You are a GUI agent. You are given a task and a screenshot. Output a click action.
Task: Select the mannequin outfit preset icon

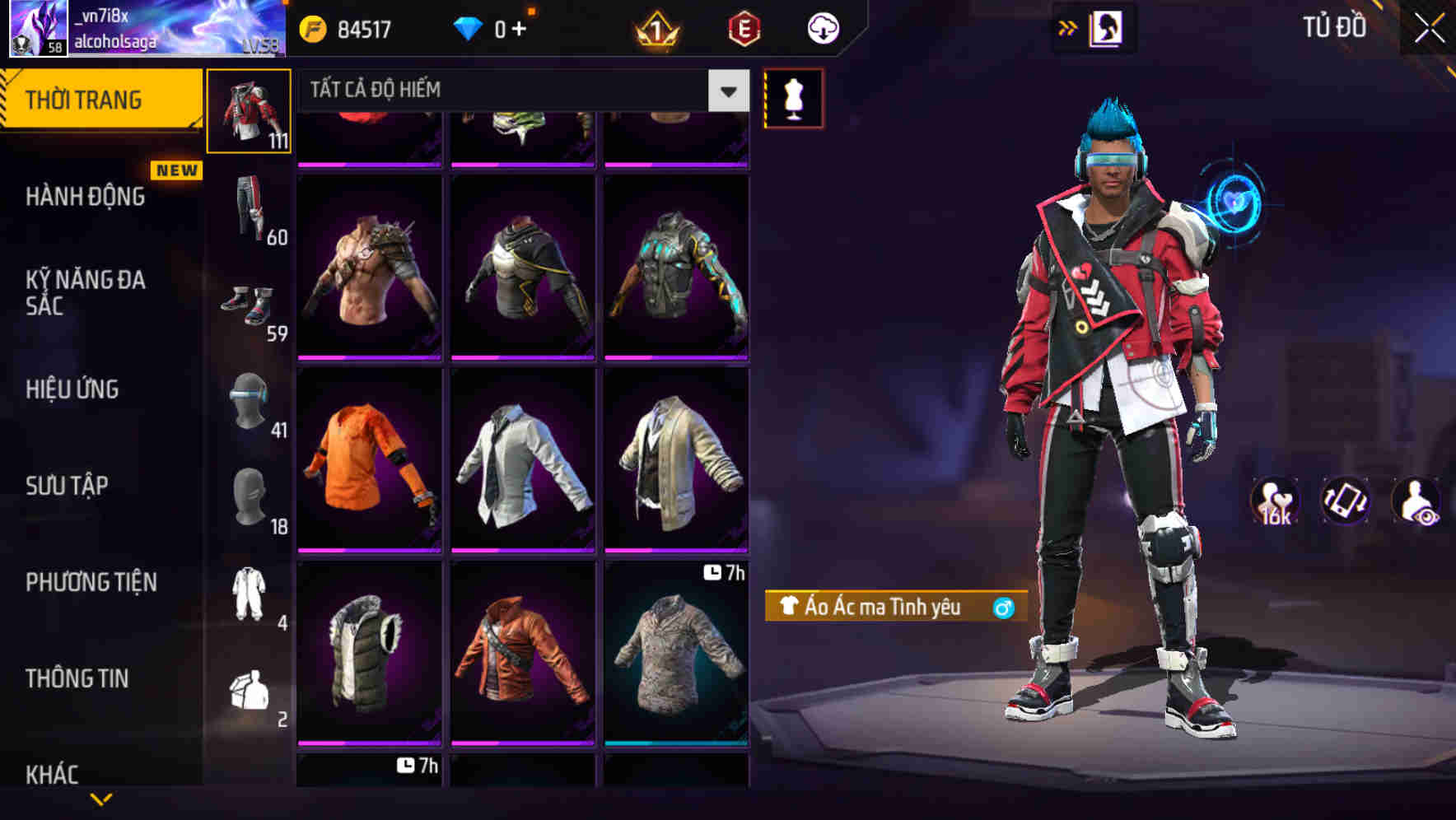pos(793,99)
